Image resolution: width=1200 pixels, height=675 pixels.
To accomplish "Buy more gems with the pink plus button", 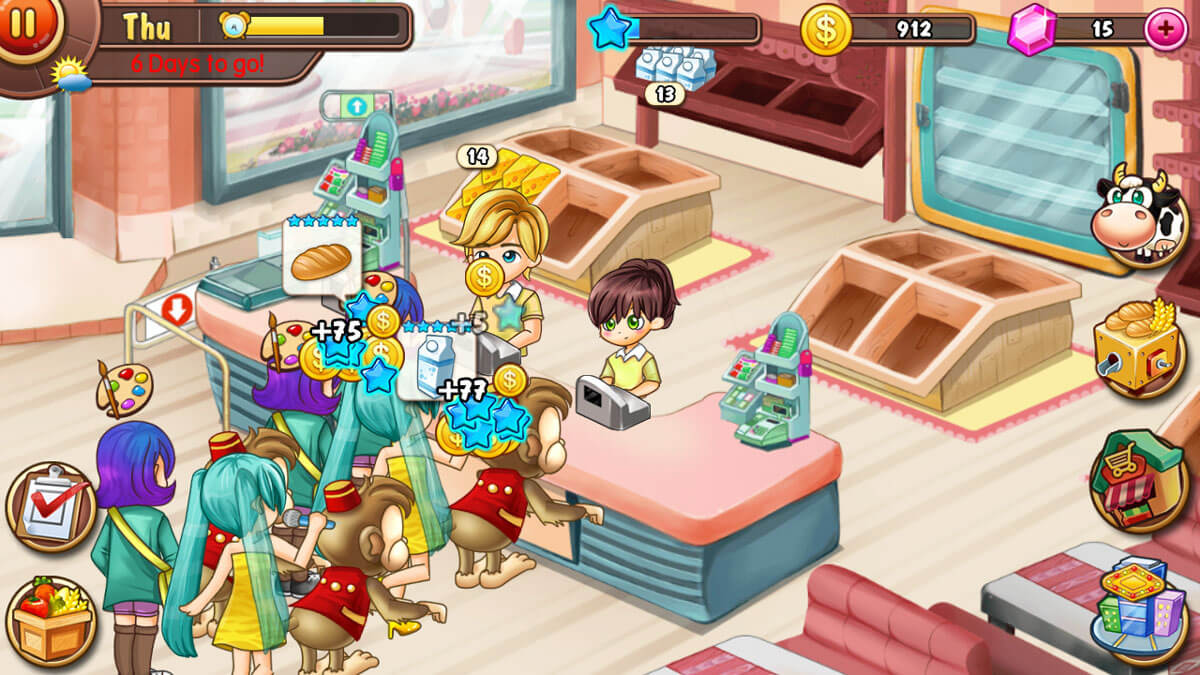I will pyautogui.click(x=1164, y=27).
